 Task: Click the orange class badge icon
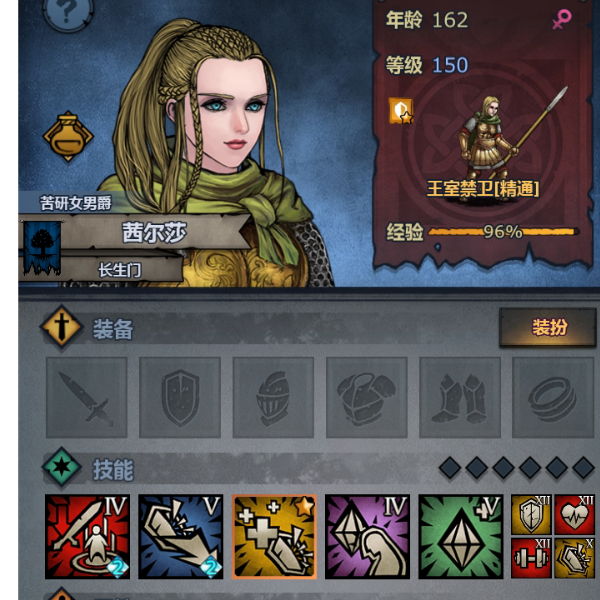401,110
